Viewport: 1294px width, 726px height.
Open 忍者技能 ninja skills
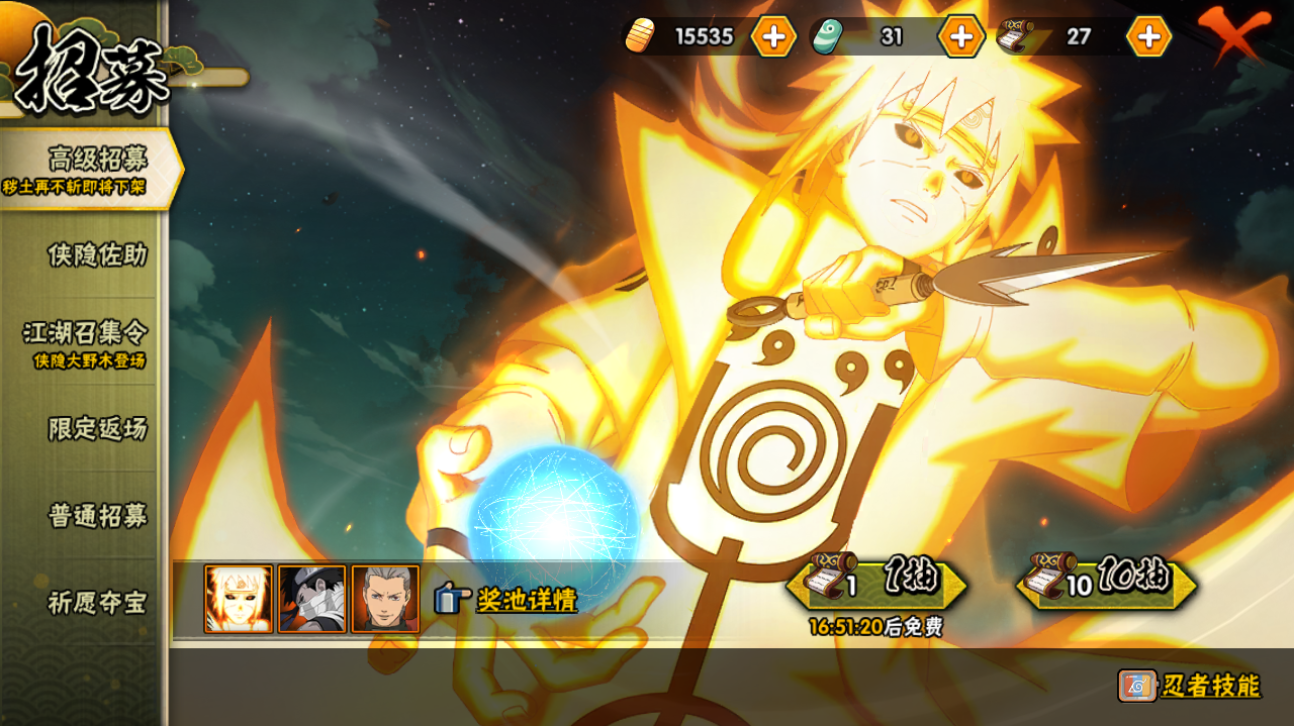pyautogui.click(x=1190, y=685)
